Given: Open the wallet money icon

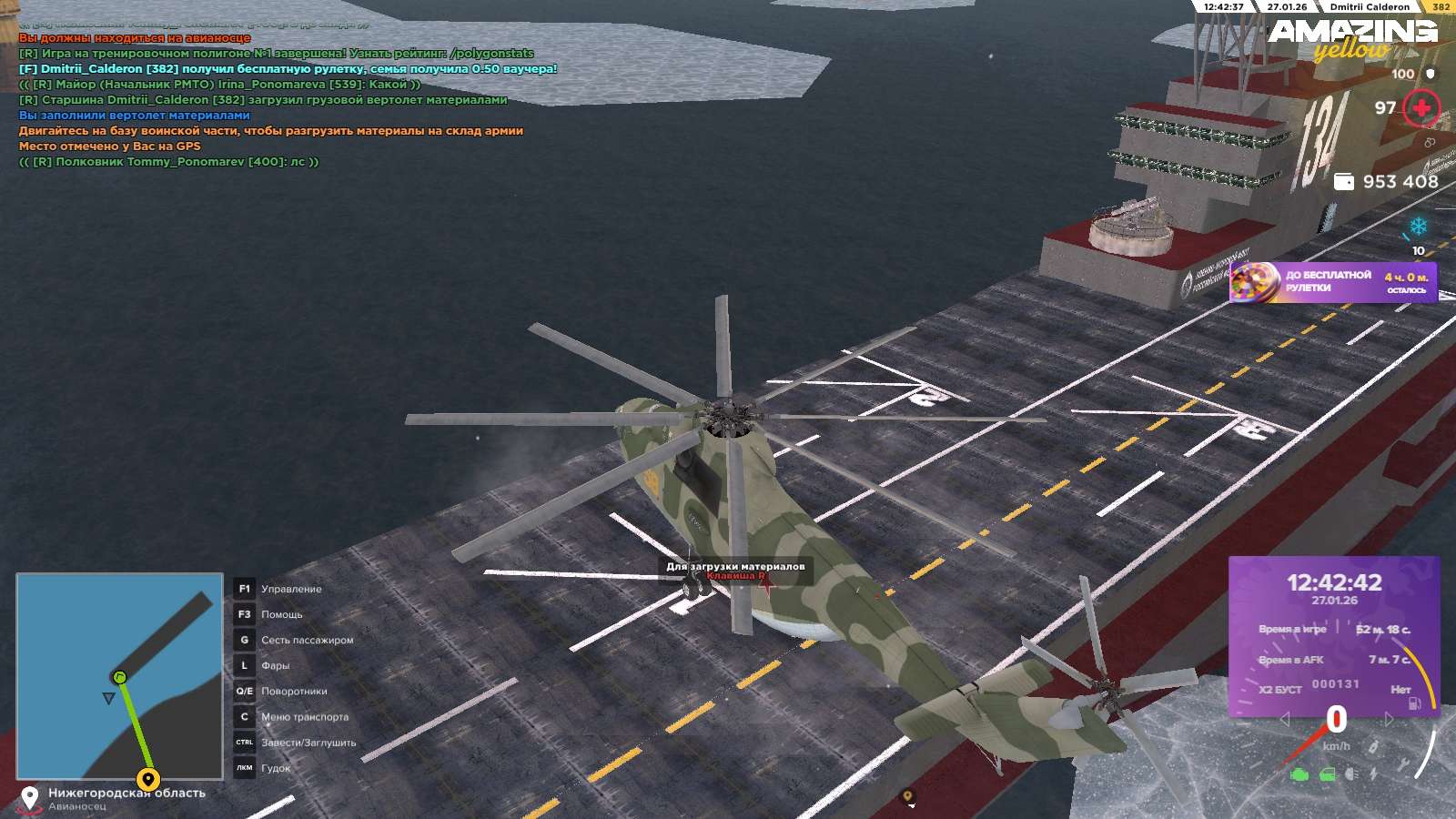Looking at the screenshot, I should click(x=1343, y=182).
